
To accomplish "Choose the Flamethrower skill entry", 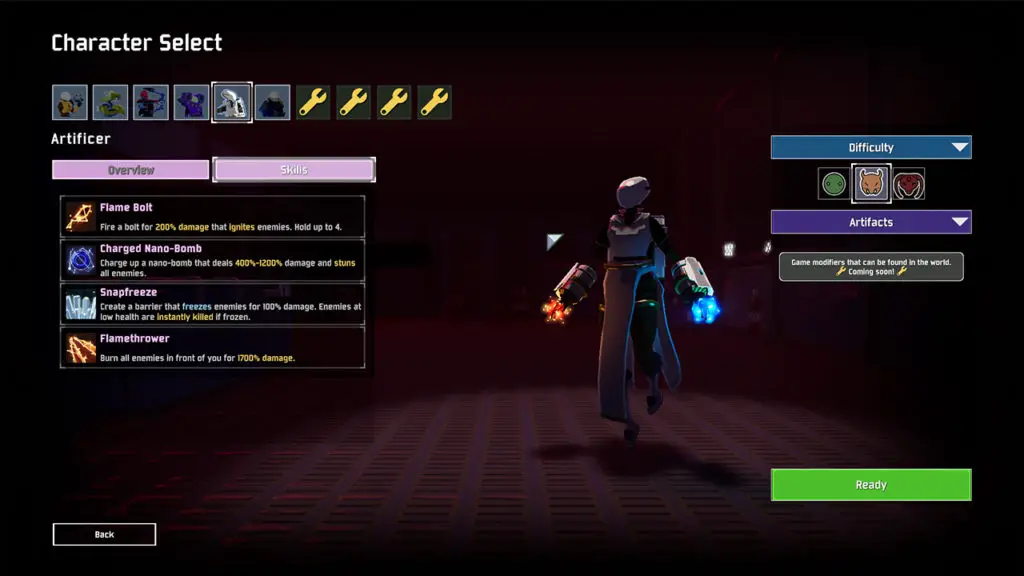I will click(212, 348).
